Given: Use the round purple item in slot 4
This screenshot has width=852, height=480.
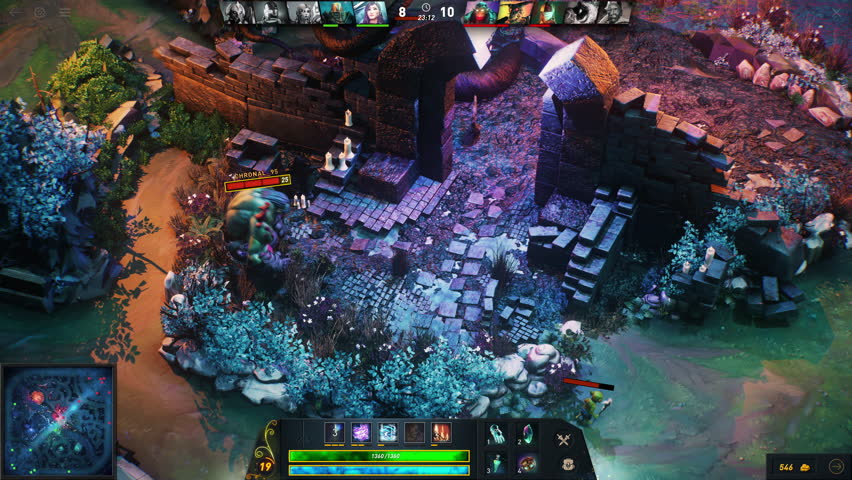Looking at the screenshot, I should tap(527, 463).
